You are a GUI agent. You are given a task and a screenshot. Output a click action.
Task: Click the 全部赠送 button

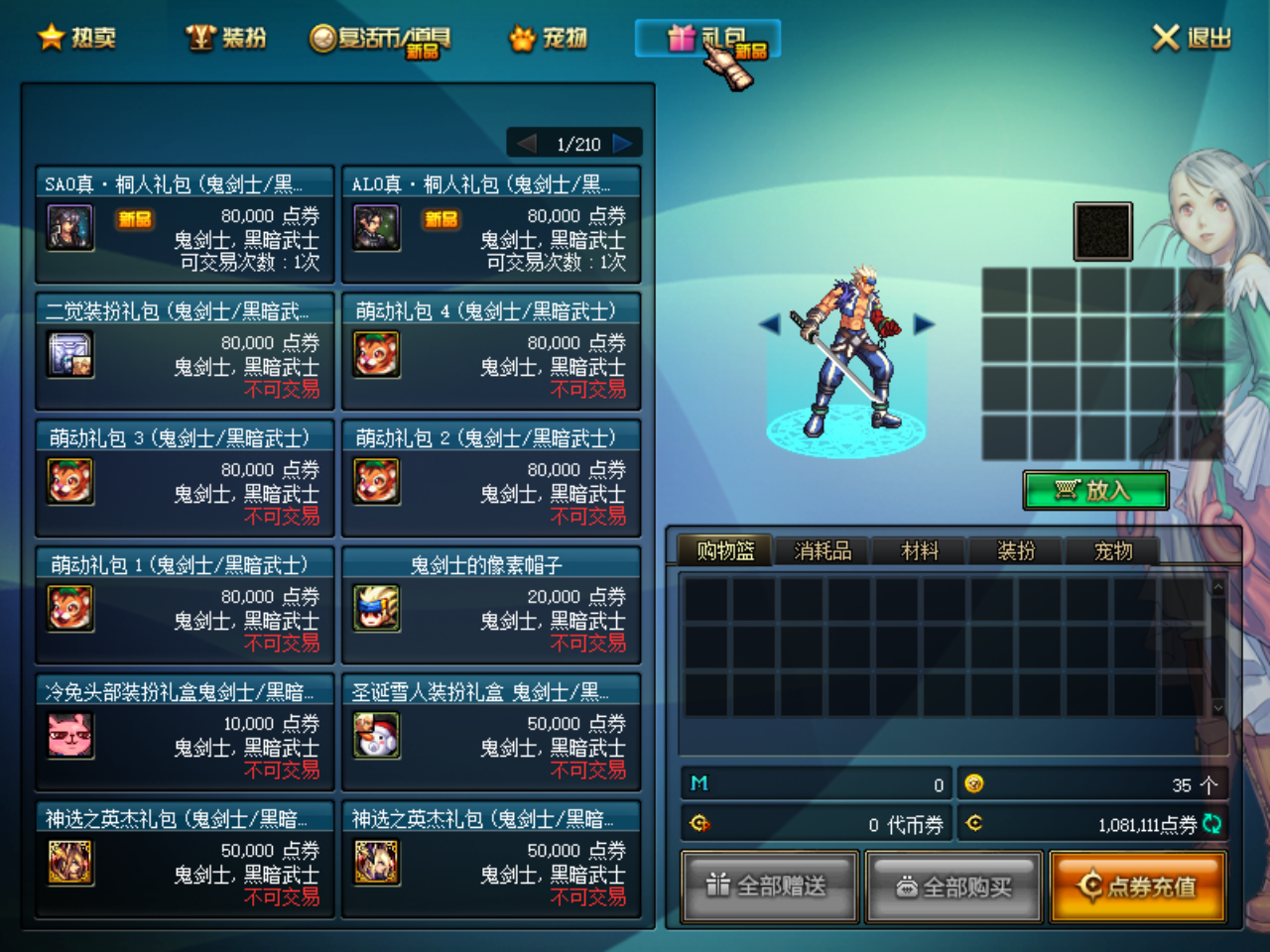pyautogui.click(x=768, y=886)
